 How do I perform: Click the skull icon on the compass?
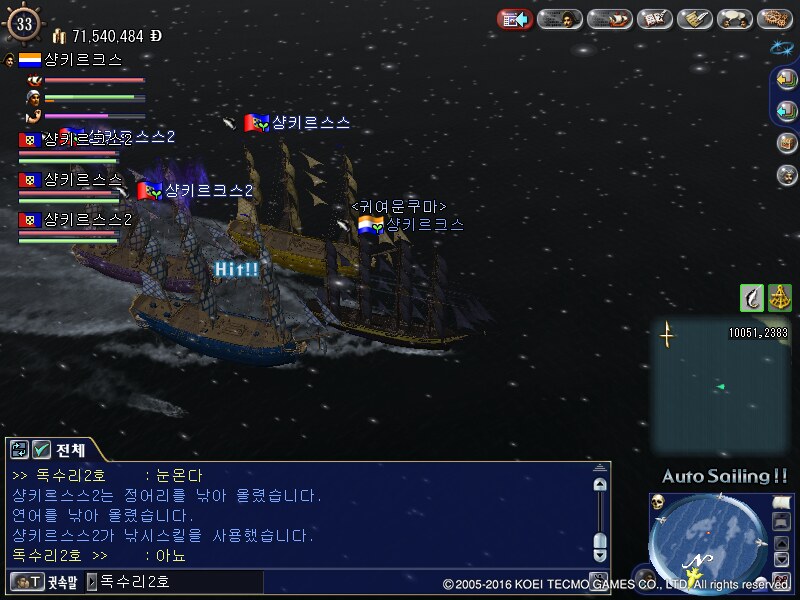click(x=658, y=502)
